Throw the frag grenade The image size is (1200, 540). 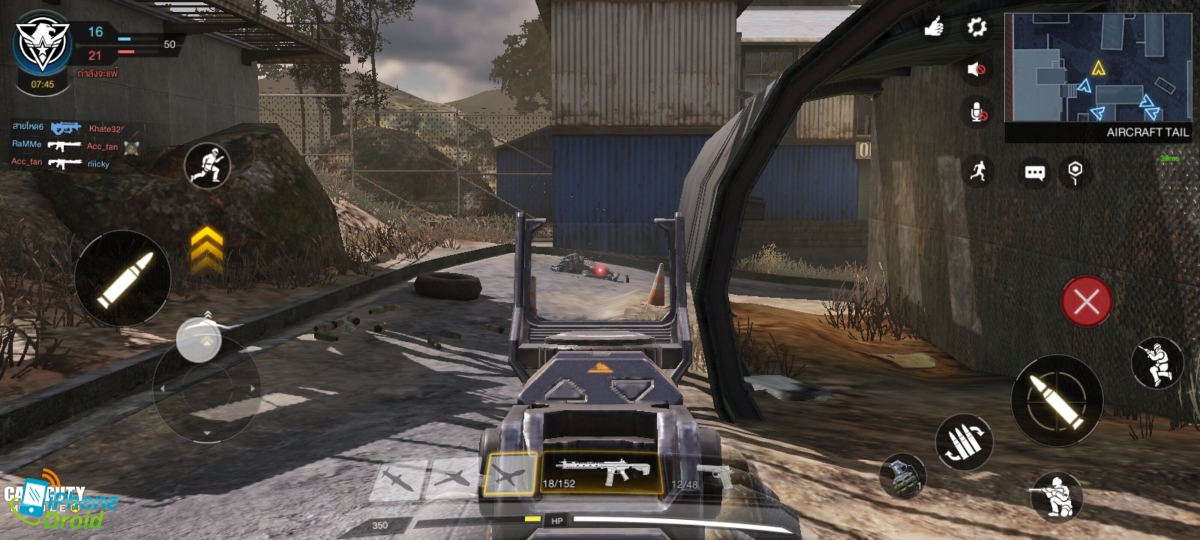click(x=902, y=476)
